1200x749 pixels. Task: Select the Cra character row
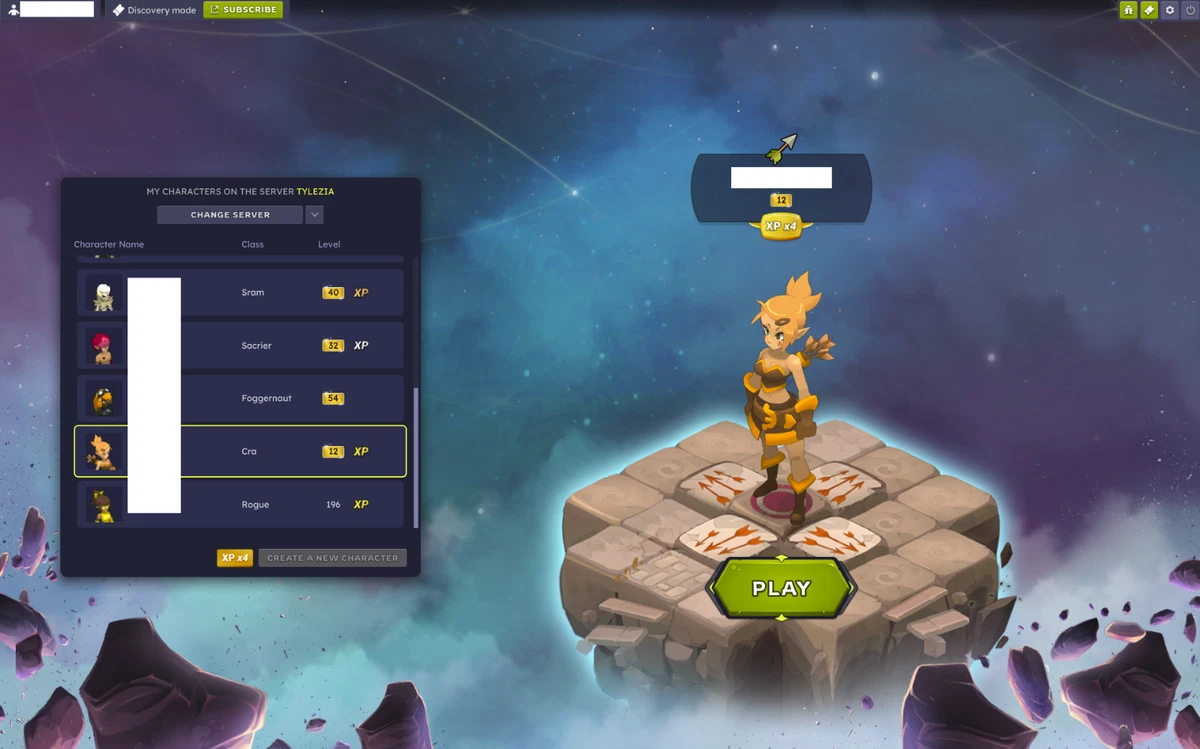(240, 451)
